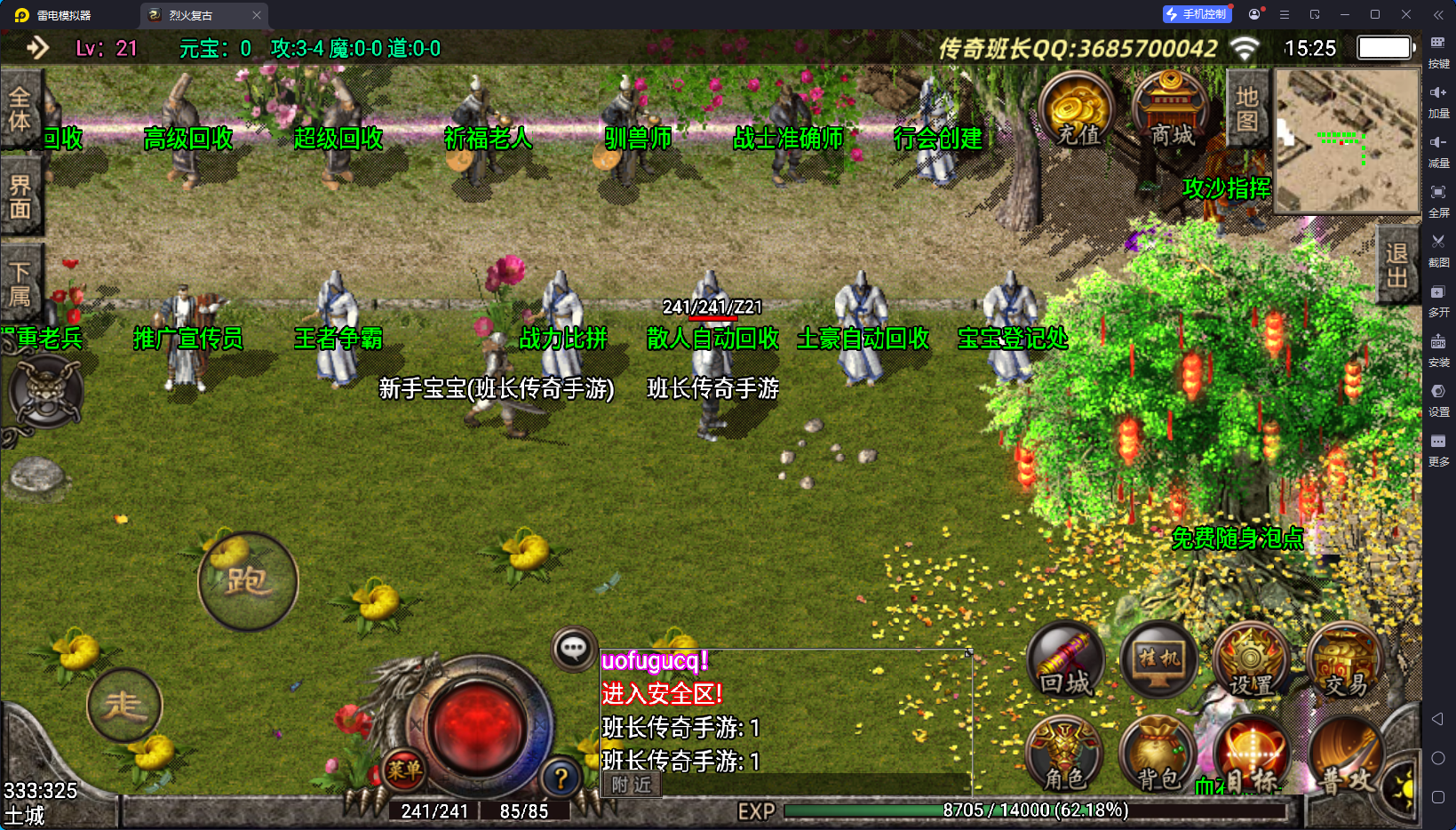Click the 退出 exit button
The height and width of the screenshot is (830, 1456).
tap(1396, 265)
